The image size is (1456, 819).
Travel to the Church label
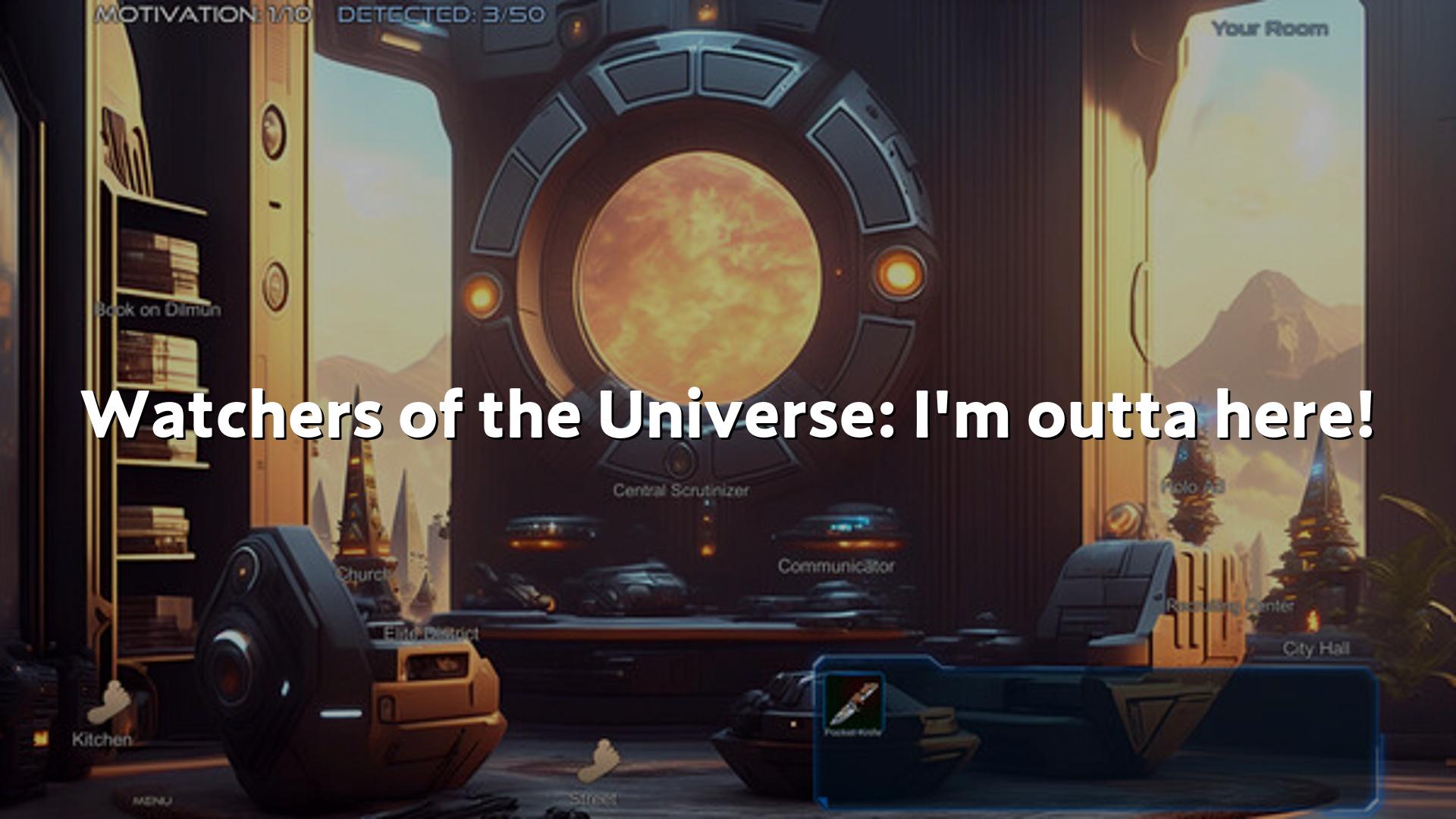tap(364, 574)
